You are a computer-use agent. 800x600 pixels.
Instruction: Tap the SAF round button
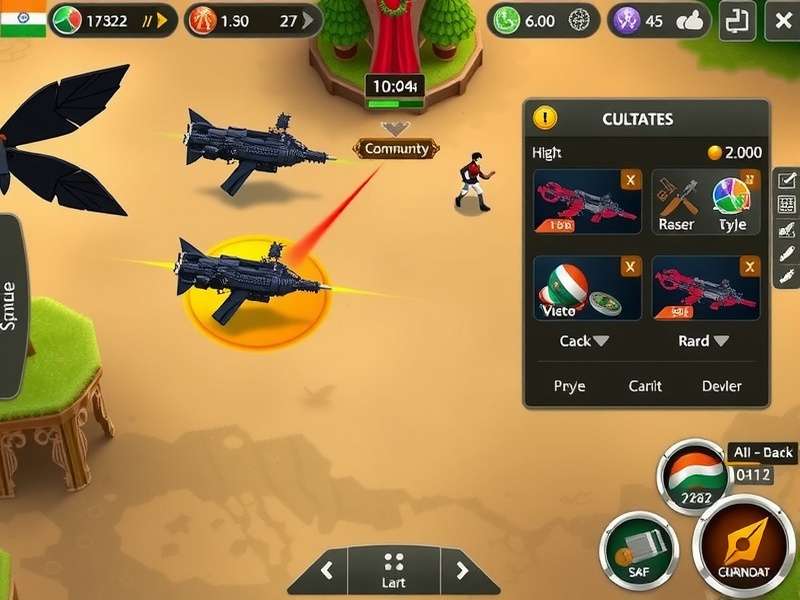click(639, 551)
